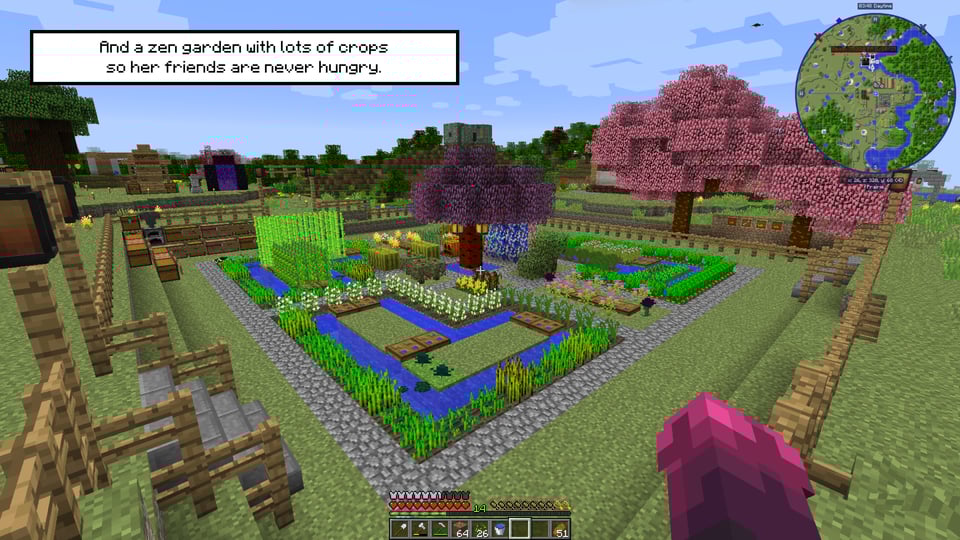Select the water bucket slot
Image resolution: width=960 pixels, height=540 pixels.
(500, 528)
